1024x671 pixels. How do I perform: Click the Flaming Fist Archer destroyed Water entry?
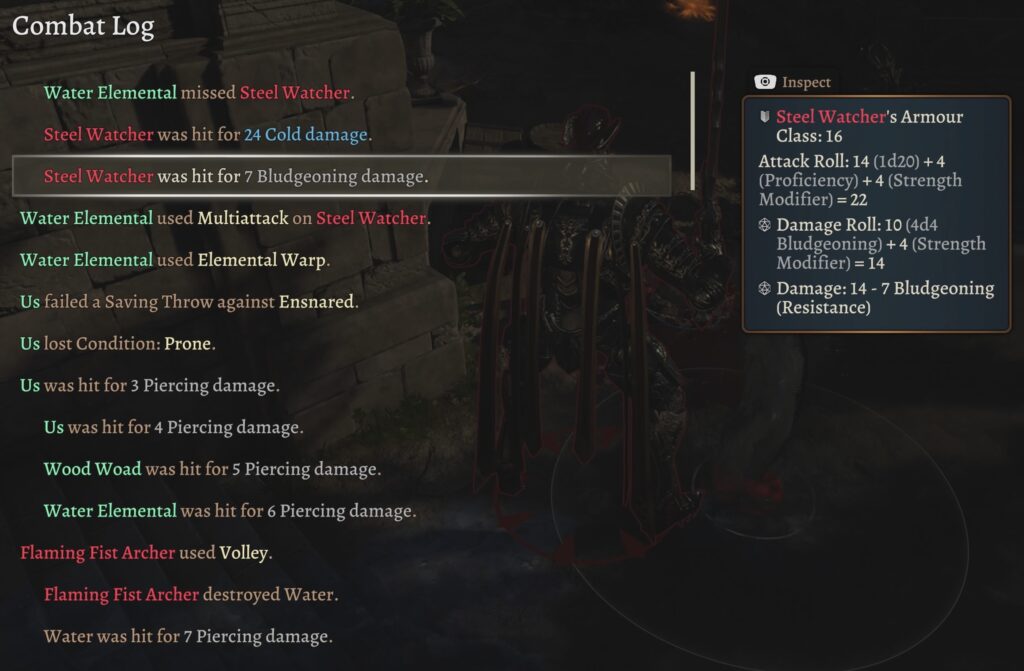point(191,595)
